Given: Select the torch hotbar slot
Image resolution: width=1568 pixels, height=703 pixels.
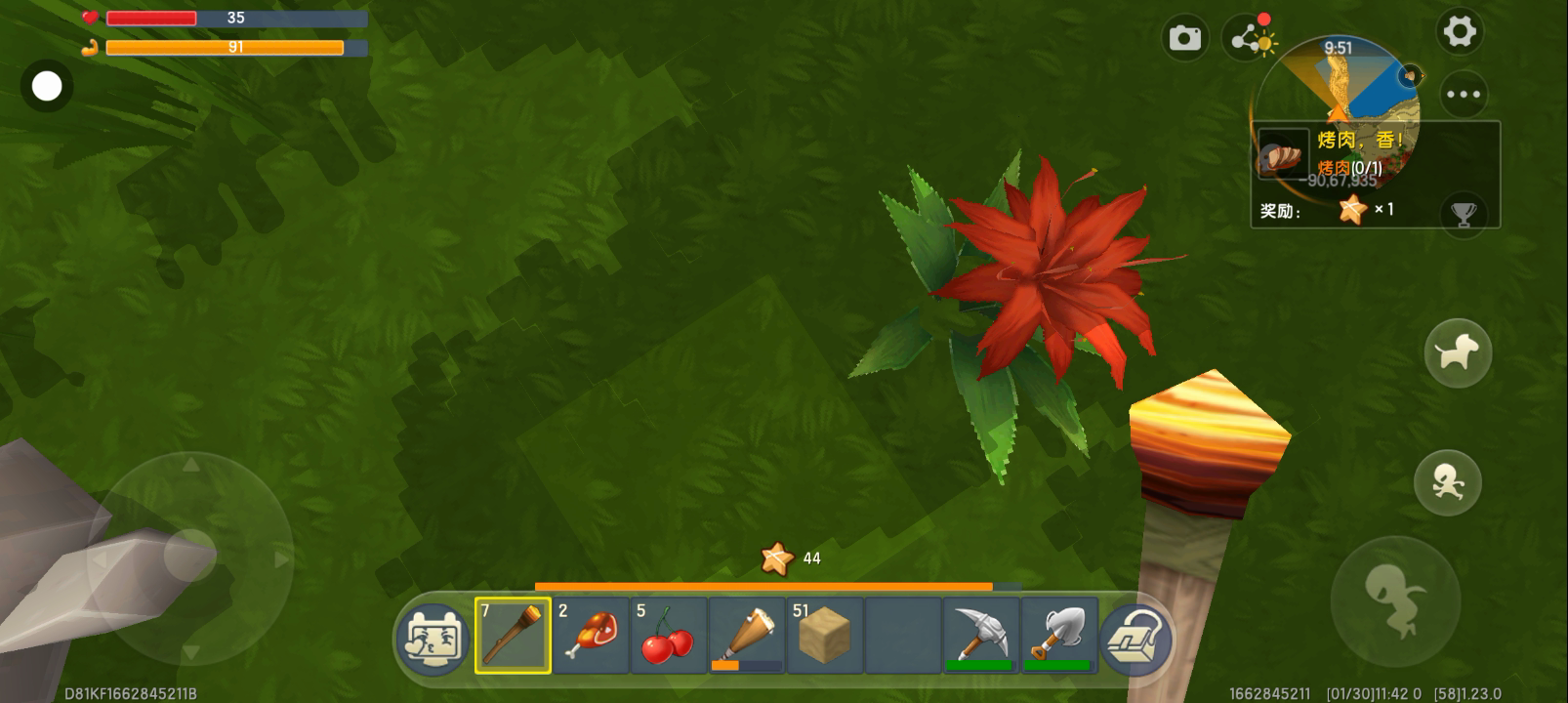Looking at the screenshot, I should tap(514, 636).
